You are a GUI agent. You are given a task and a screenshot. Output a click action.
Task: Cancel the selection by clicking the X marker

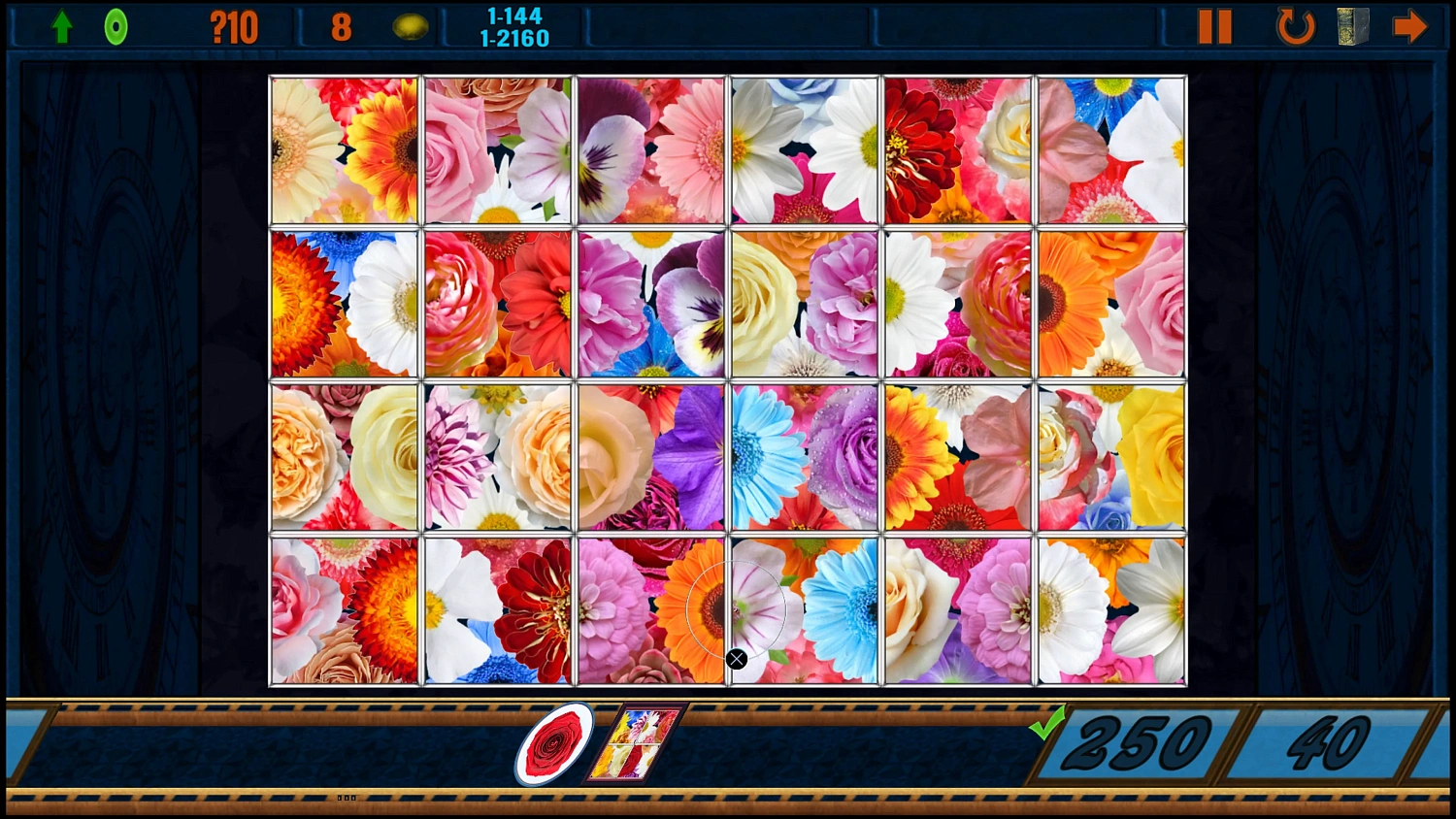(736, 659)
